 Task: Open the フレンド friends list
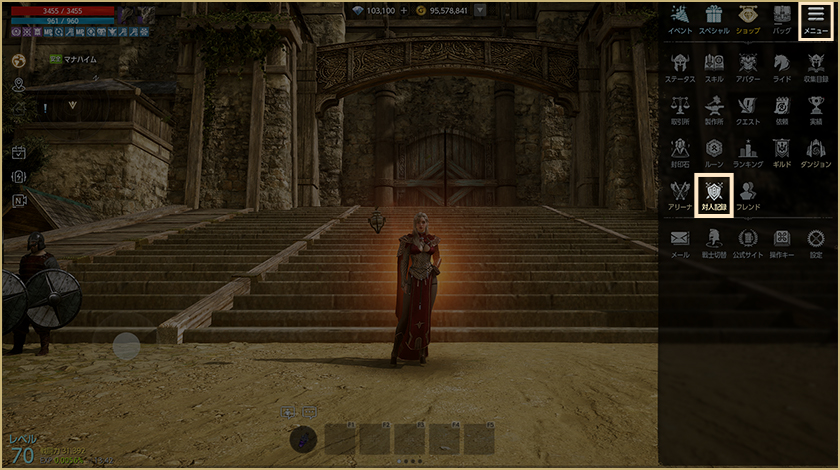click(x=748, y=194)
